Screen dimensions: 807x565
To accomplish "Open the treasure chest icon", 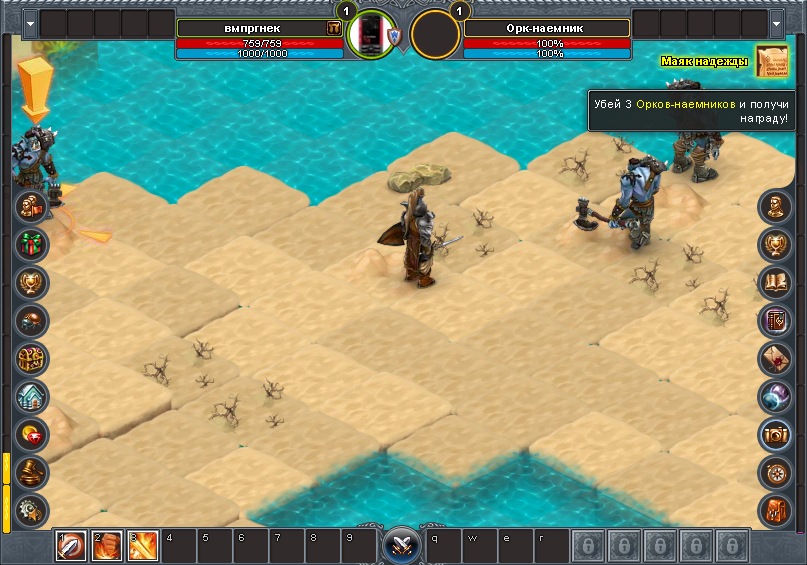I will pyautogui.click(x=33, y=358).
